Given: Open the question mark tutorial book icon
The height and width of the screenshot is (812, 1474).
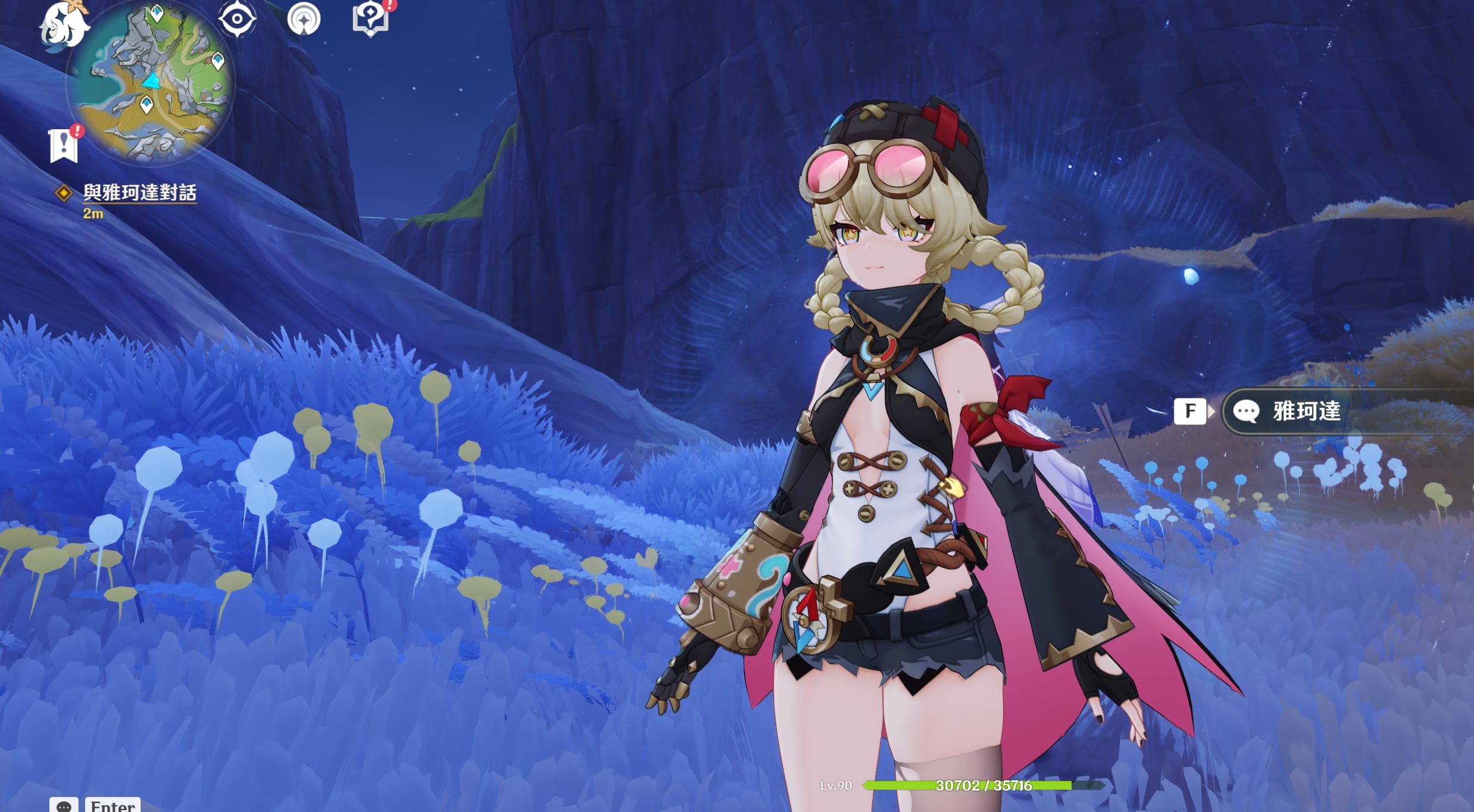Looking at the screenshot, I should (370, 18).
